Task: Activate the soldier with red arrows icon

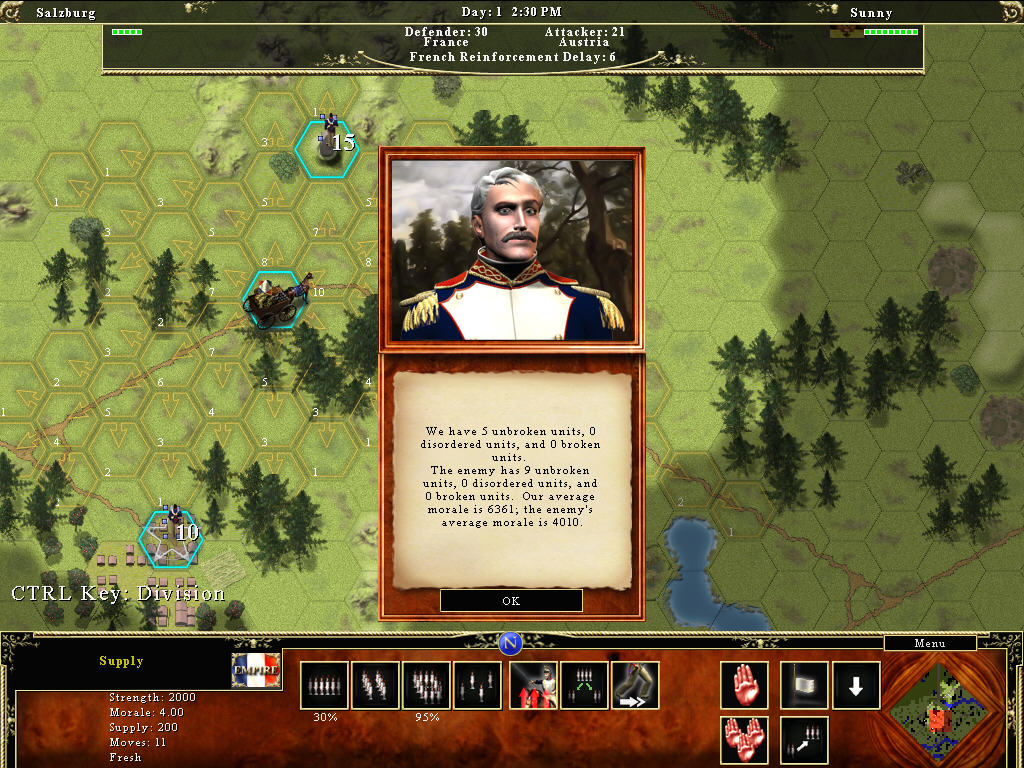Action: click(x=533, y=686)
